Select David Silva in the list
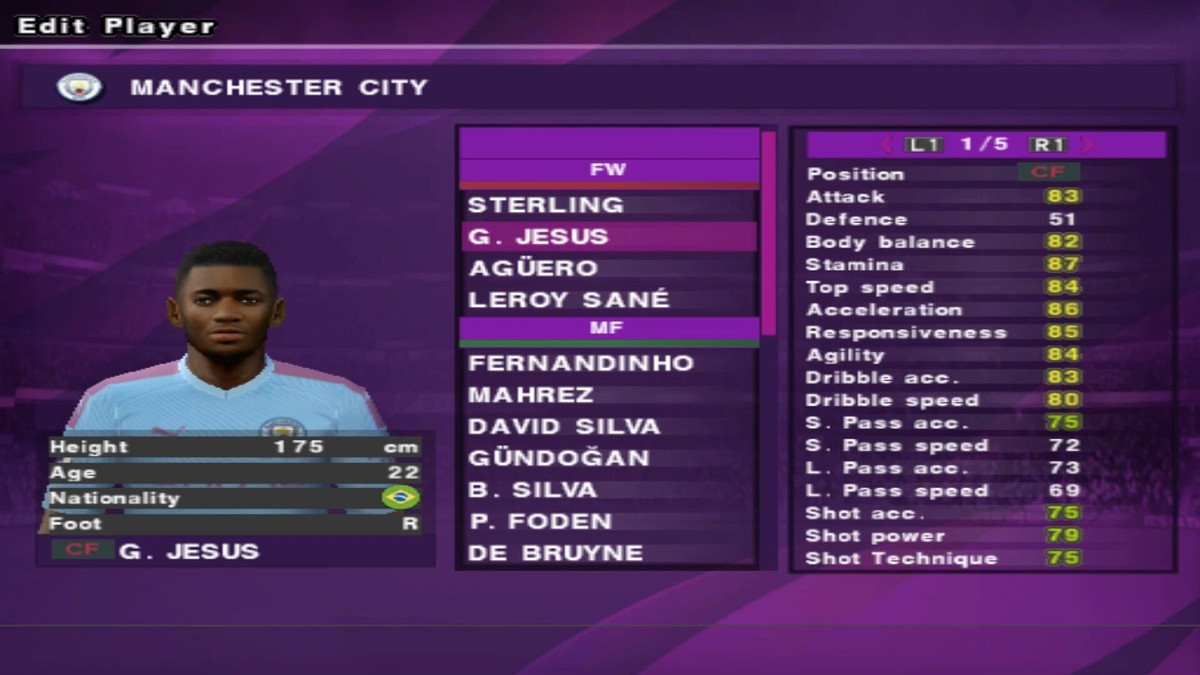1200x675 pixels. pyautogui.click(x=564, y=427)
